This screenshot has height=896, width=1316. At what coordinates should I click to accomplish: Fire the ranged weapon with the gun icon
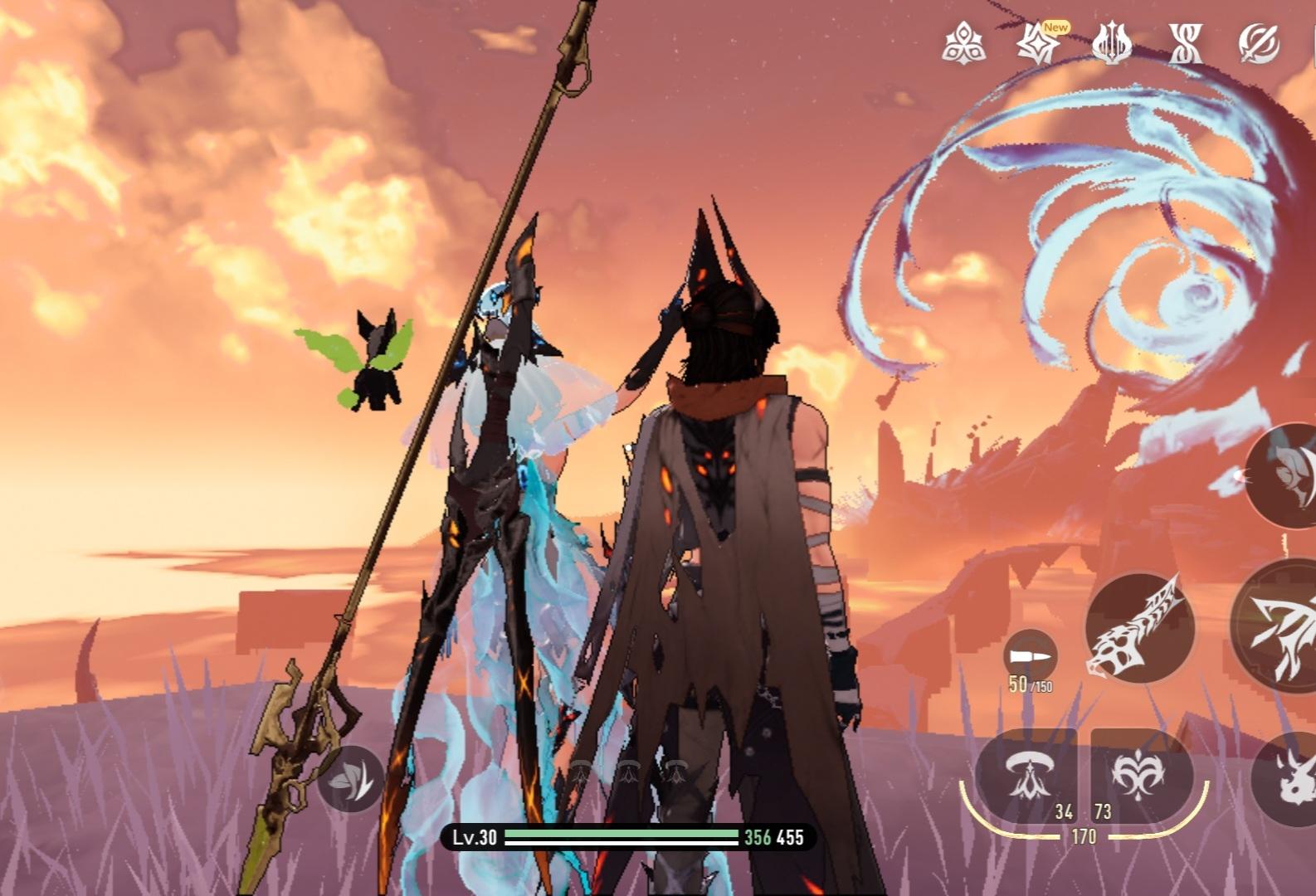click(x=1140, y=627)
